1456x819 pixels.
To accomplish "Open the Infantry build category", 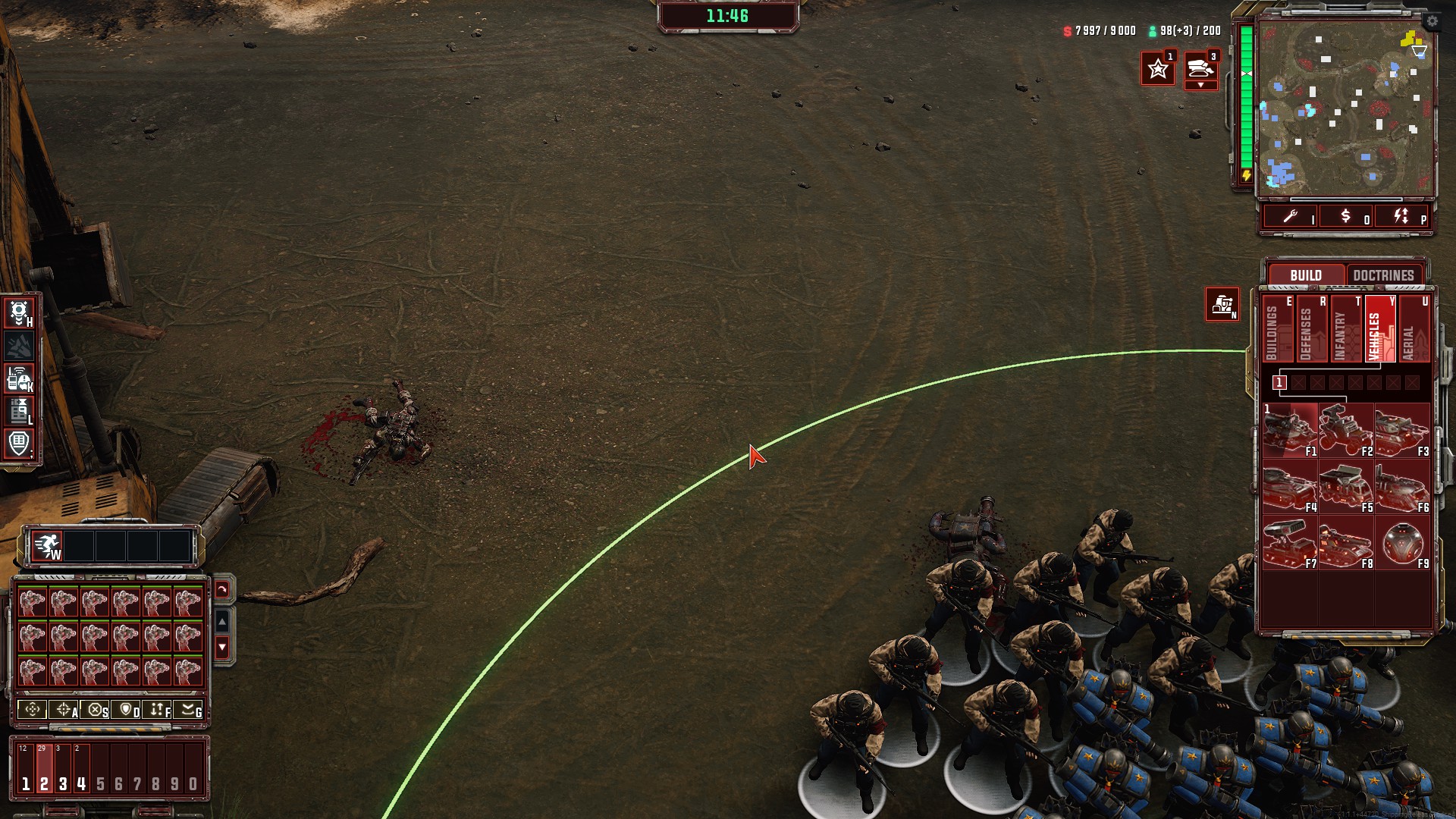I will 1346,330.
